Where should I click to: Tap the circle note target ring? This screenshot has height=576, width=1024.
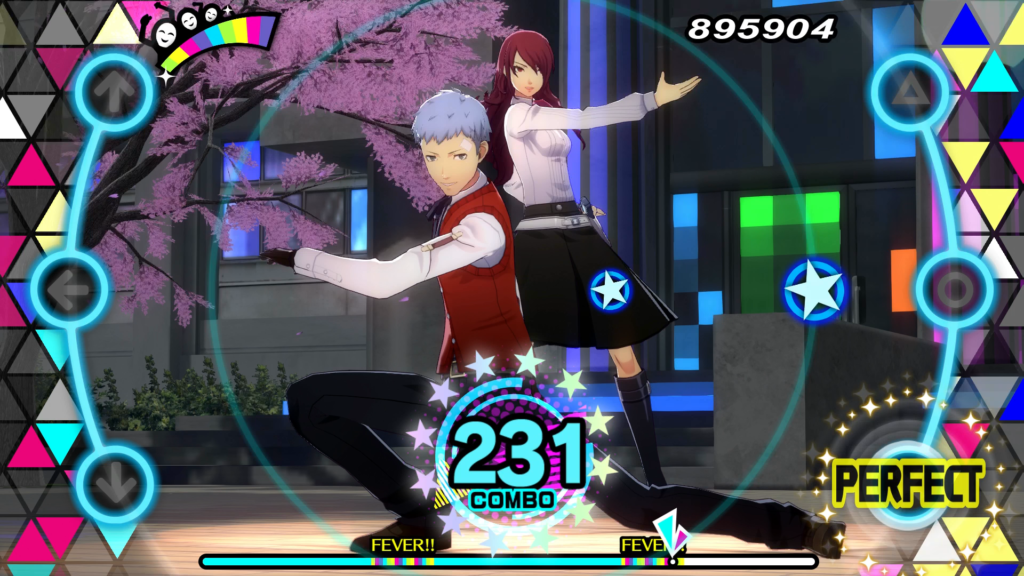coord(954,291)
